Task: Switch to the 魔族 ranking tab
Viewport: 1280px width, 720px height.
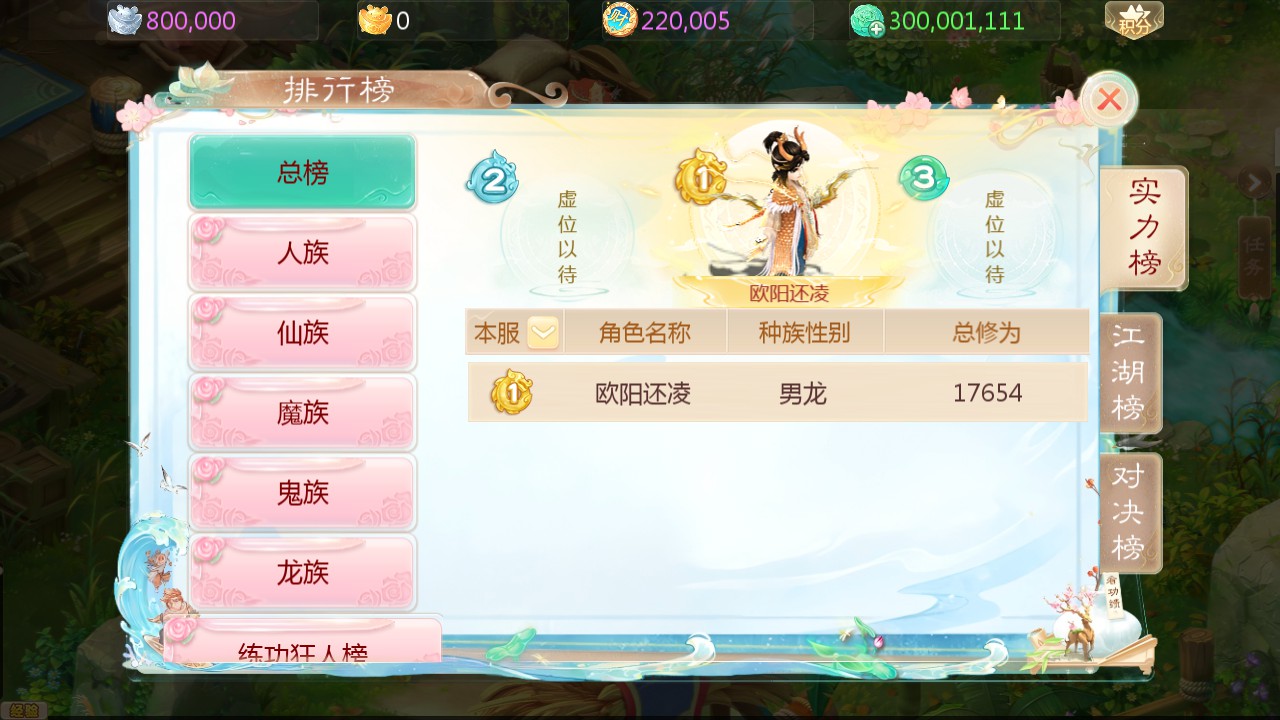Action: tap(301, 412)
